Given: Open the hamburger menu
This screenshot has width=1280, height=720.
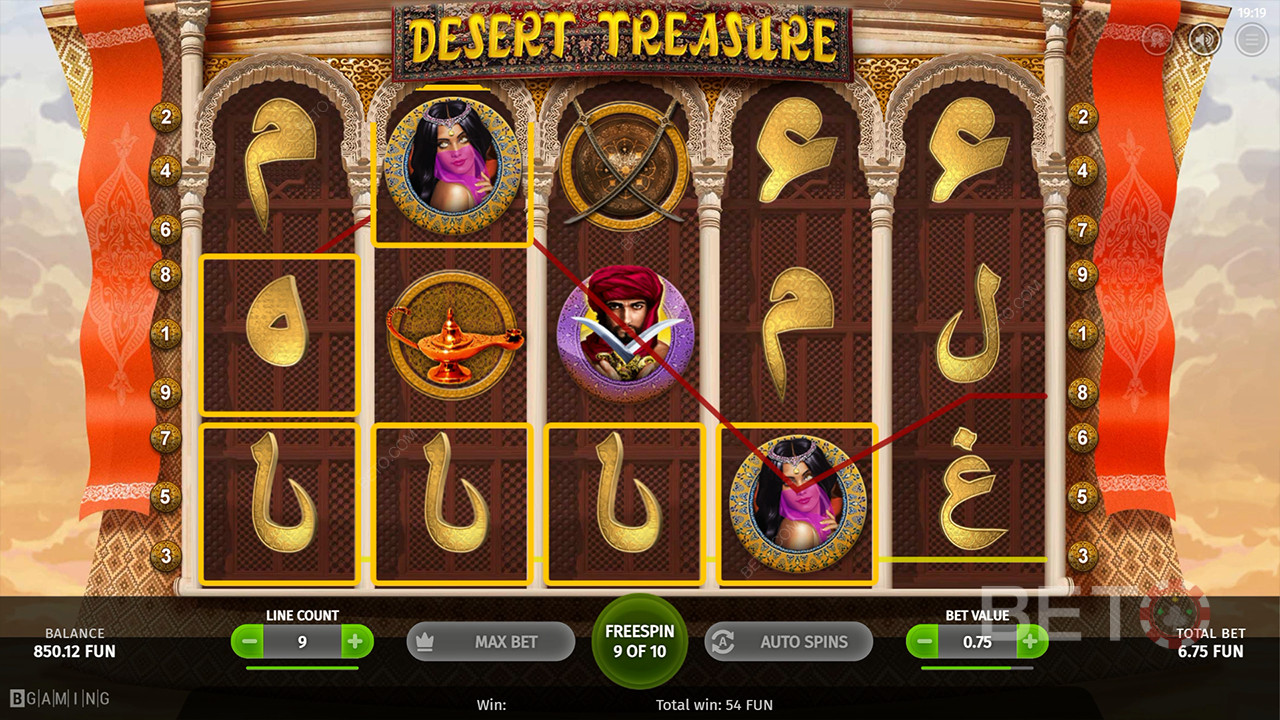Looking at the screenshot, I should point(1251,39).
